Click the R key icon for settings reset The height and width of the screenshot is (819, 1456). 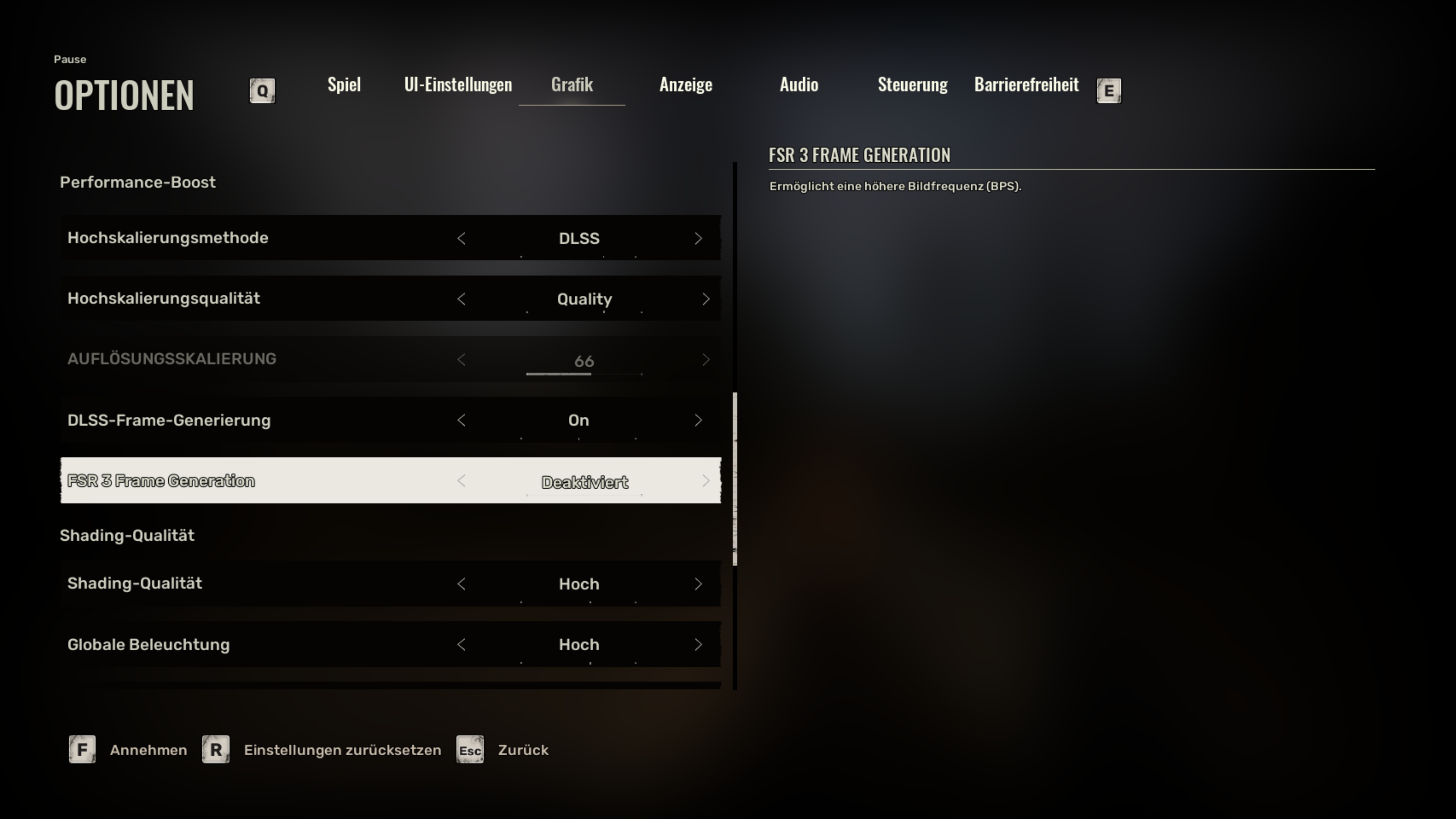point(215,750)
